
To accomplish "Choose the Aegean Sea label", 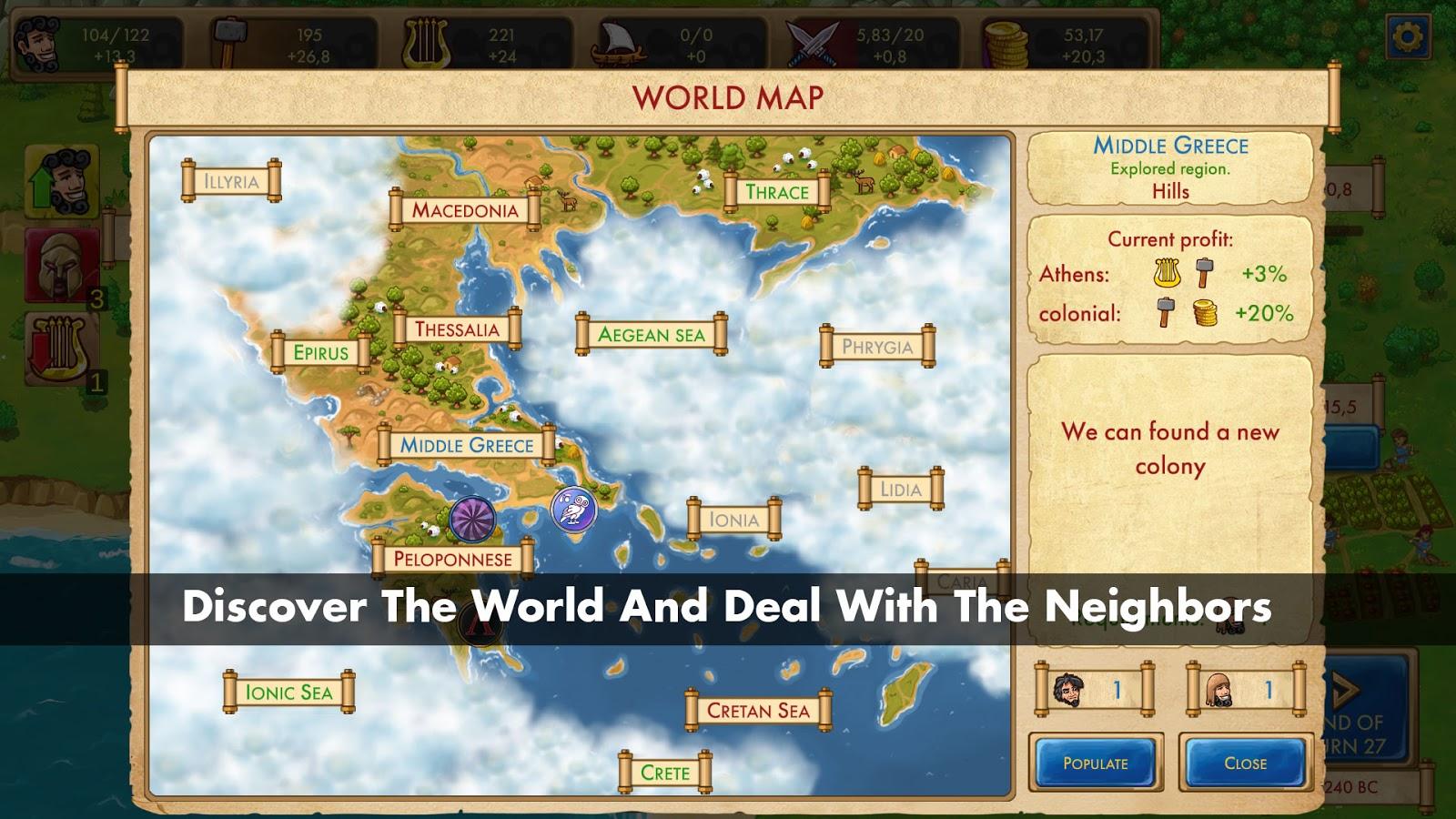I will click(652, 335).
